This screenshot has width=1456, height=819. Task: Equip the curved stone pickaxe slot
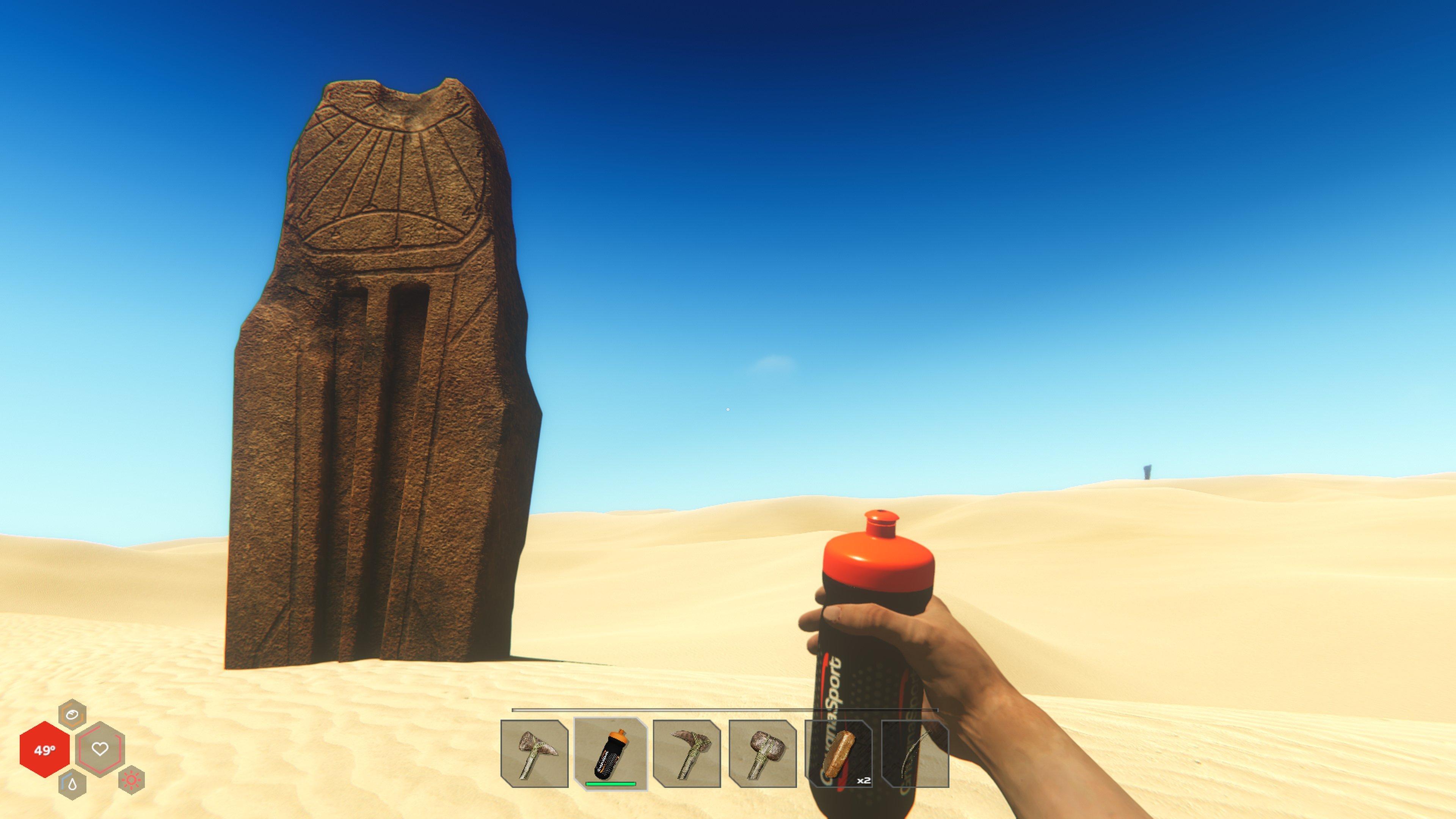687,753
